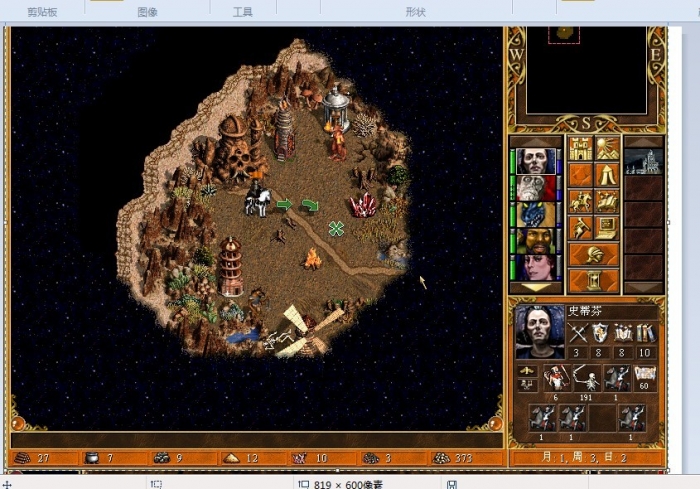The image size is (700, 489).
Task: Open the Quest Log button
Action: [580, 176]
